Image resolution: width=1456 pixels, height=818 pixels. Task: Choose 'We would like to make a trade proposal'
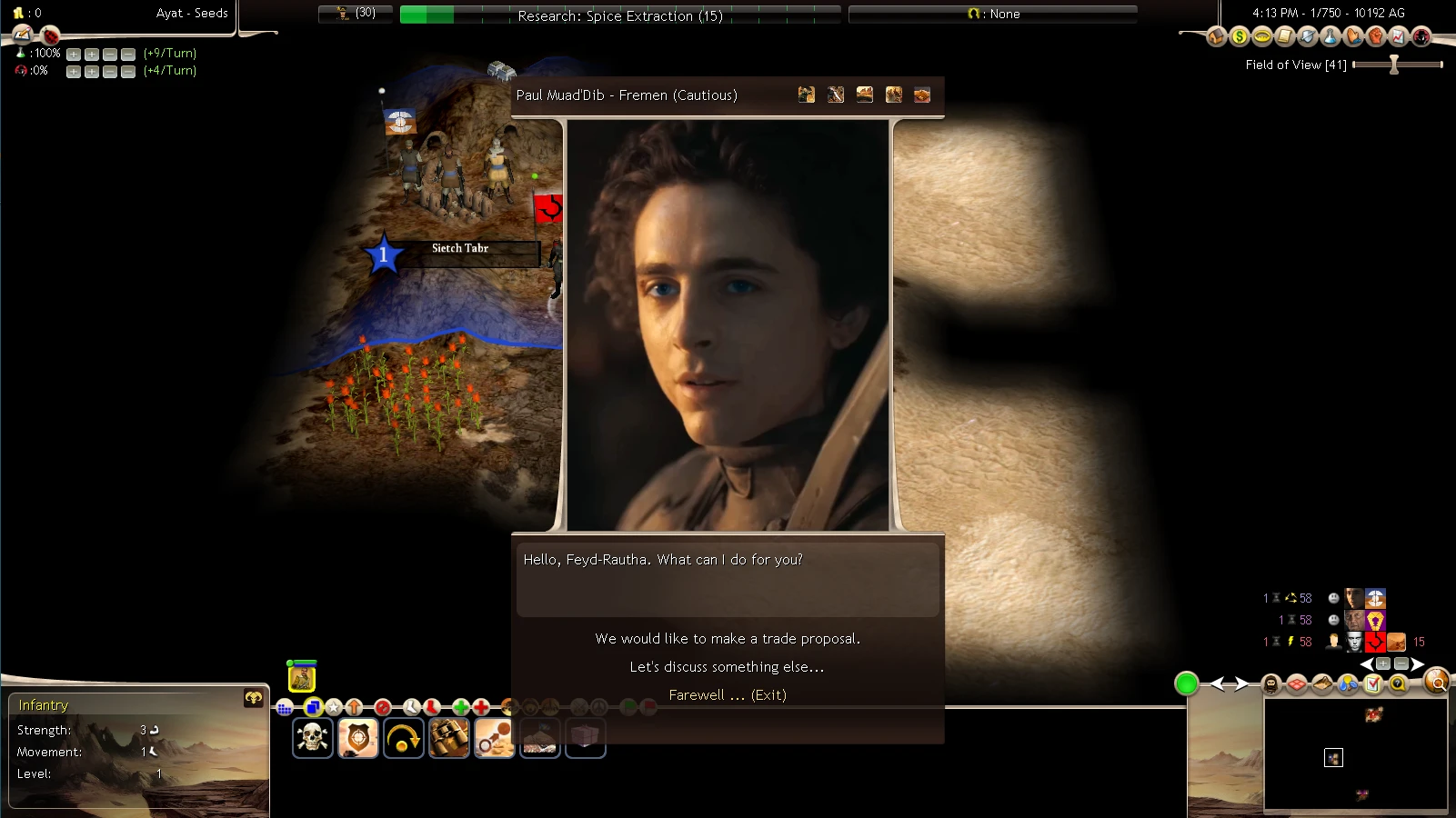[727, 638]
